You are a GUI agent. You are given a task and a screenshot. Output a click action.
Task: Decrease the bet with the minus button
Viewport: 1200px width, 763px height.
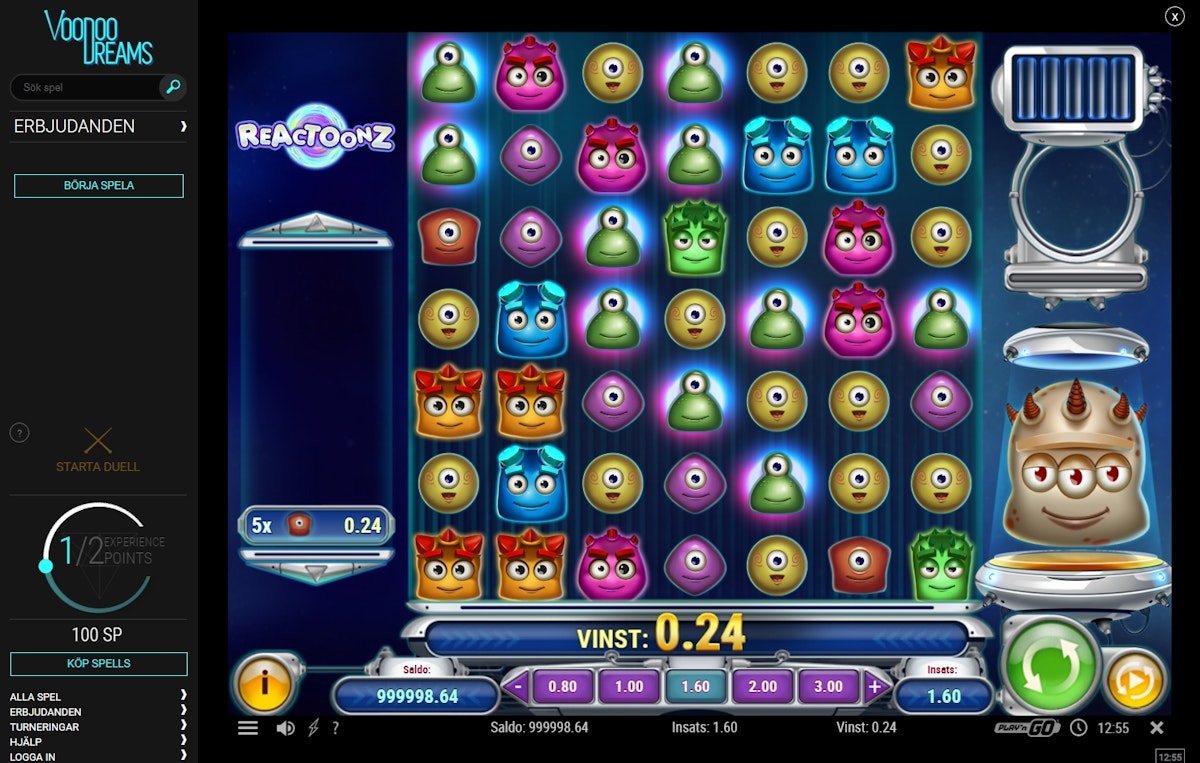click(517, 686)
